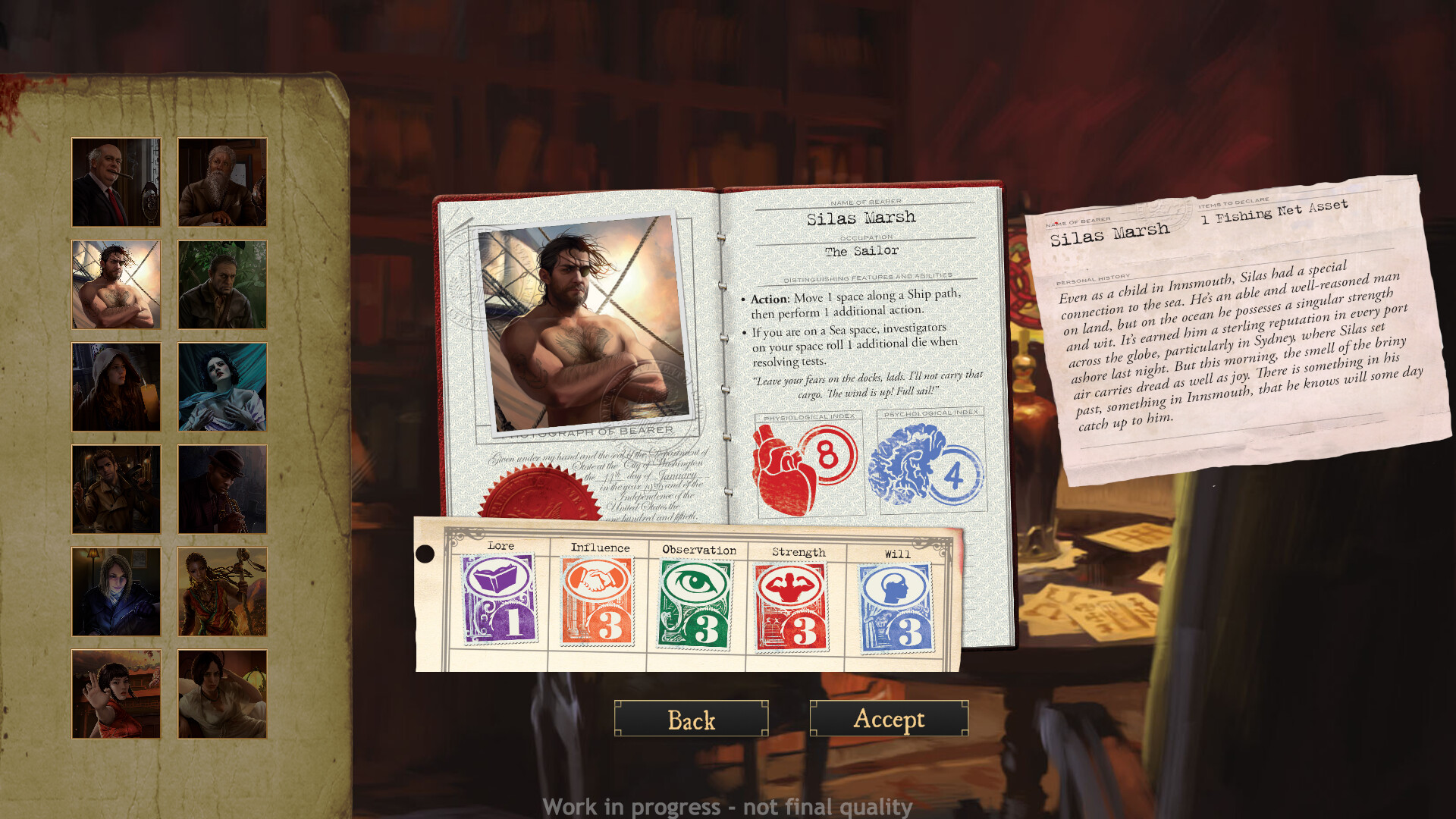Click the Observation eye stamp icon
The width and height of the screenshot is (1456, 819).
(697, 603)
